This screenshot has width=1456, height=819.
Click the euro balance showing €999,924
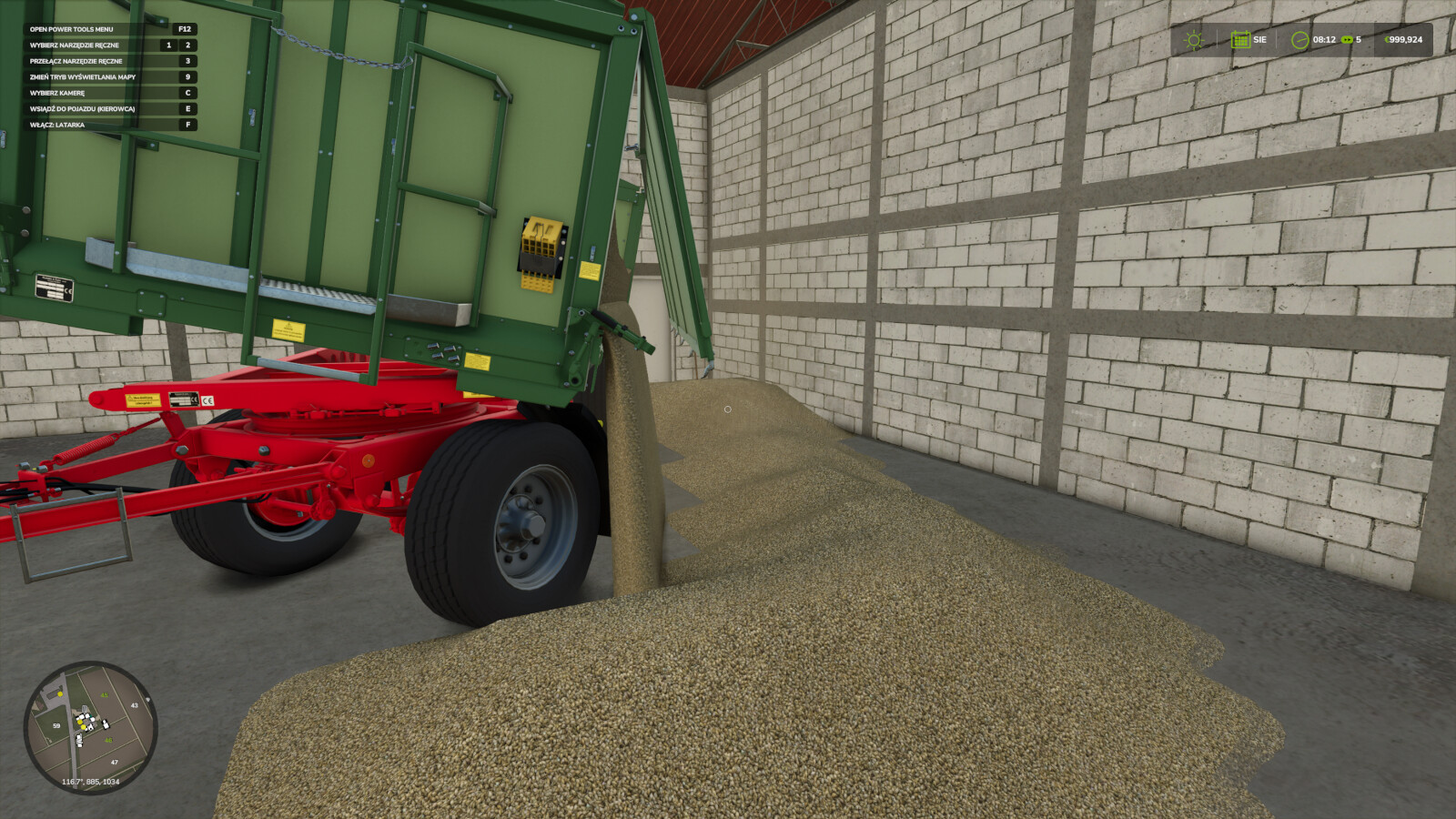tap(1404, 39)
